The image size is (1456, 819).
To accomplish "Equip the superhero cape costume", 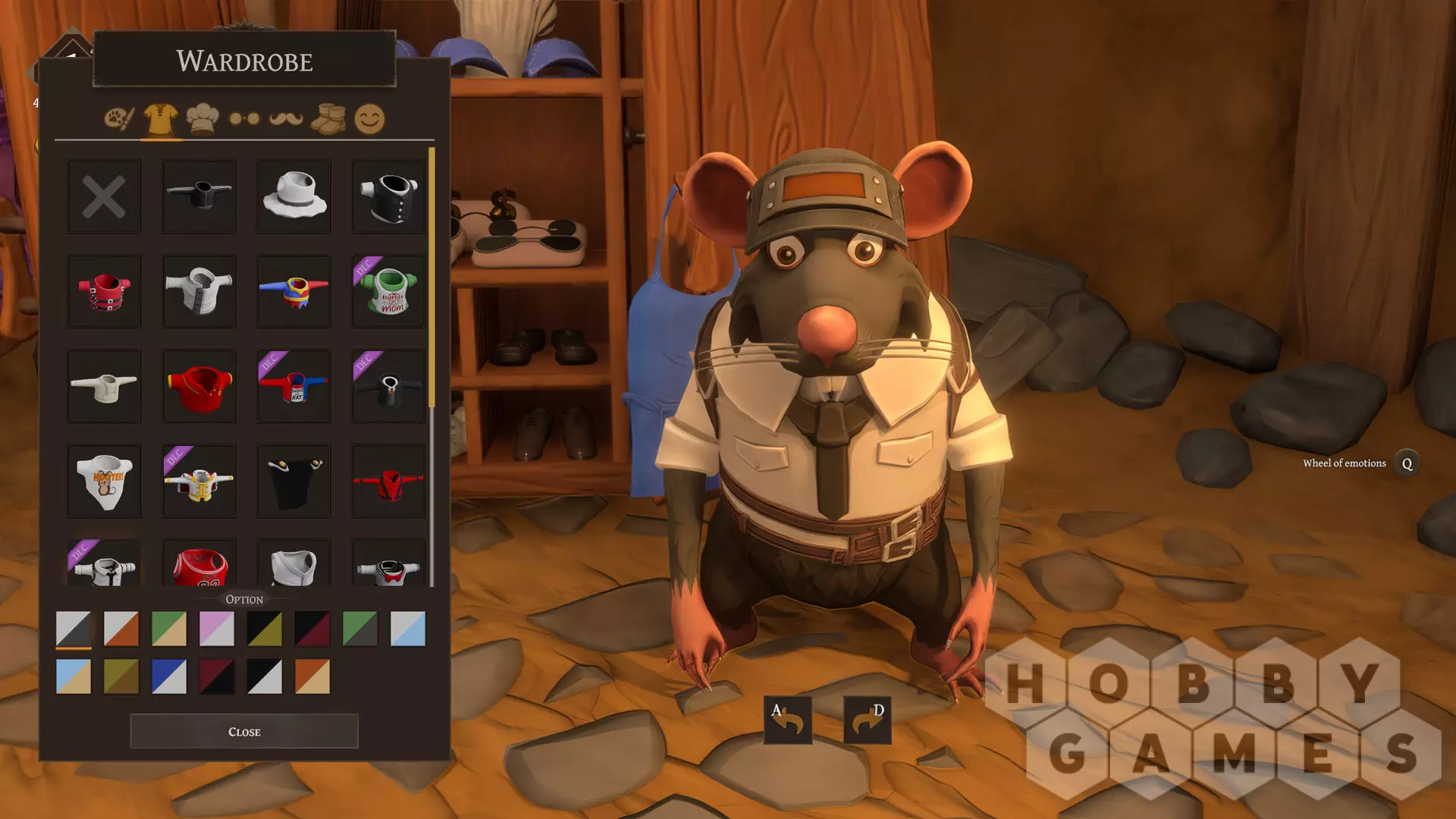I will coord(293,291).
